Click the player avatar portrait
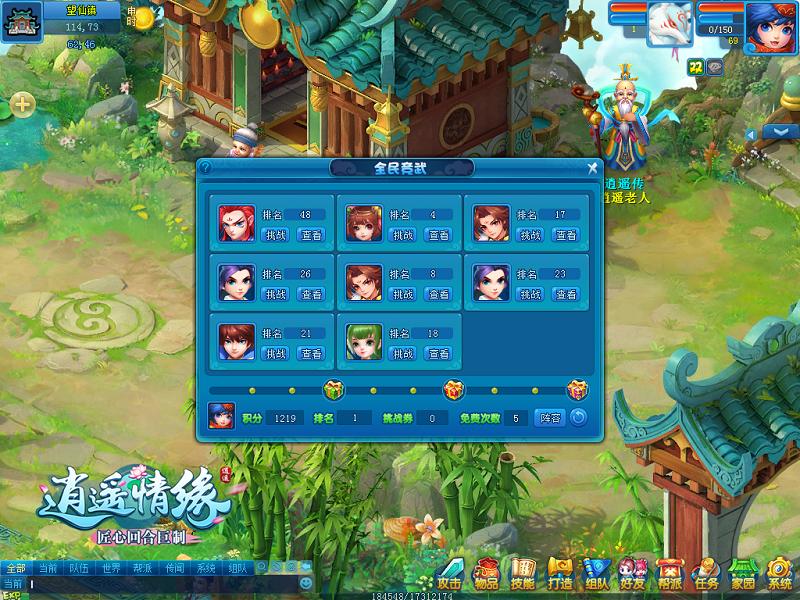This screenshot has width=800, height=600. pos(771,21)
